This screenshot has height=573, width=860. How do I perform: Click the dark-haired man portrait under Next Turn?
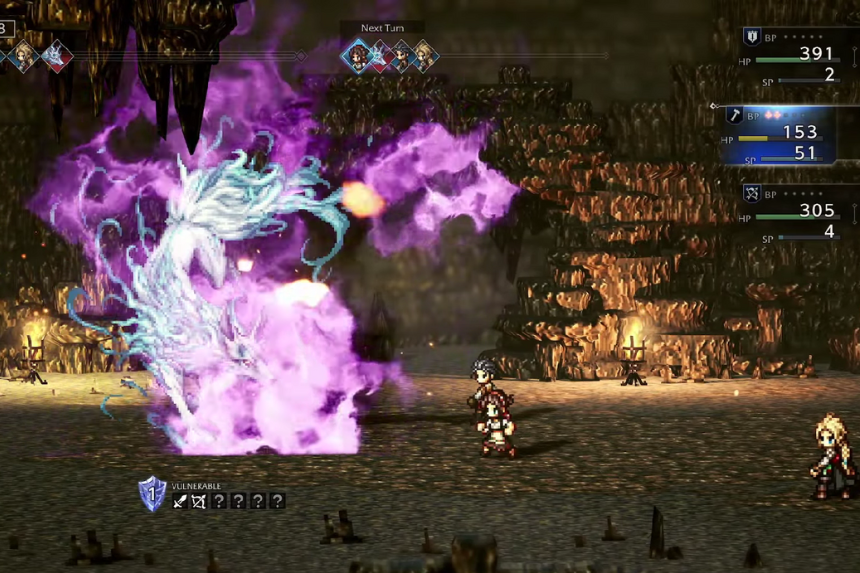(x=402, y=55)
